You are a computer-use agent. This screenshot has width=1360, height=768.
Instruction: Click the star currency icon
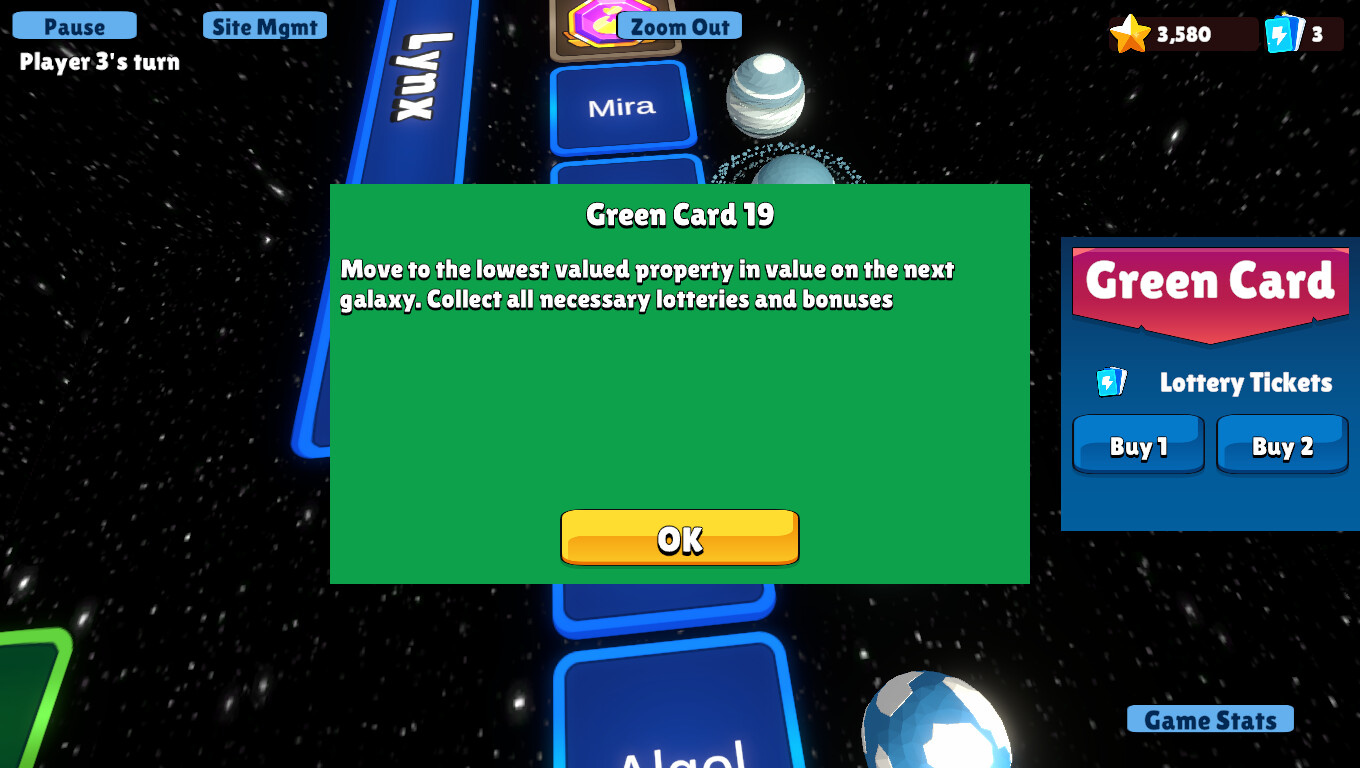coord(1131,33)
